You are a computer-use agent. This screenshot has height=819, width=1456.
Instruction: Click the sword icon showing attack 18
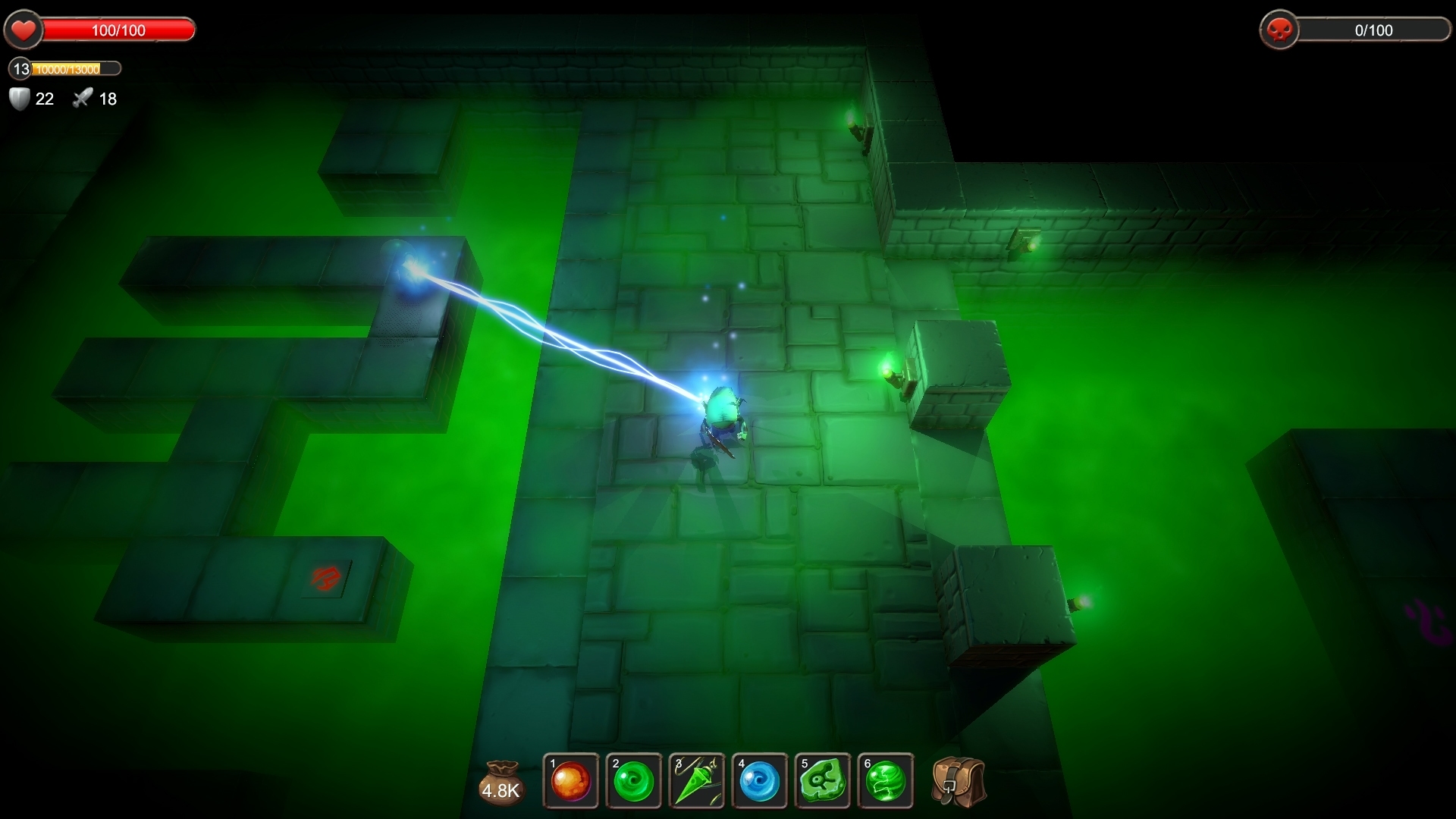click(x=82, y=99)
